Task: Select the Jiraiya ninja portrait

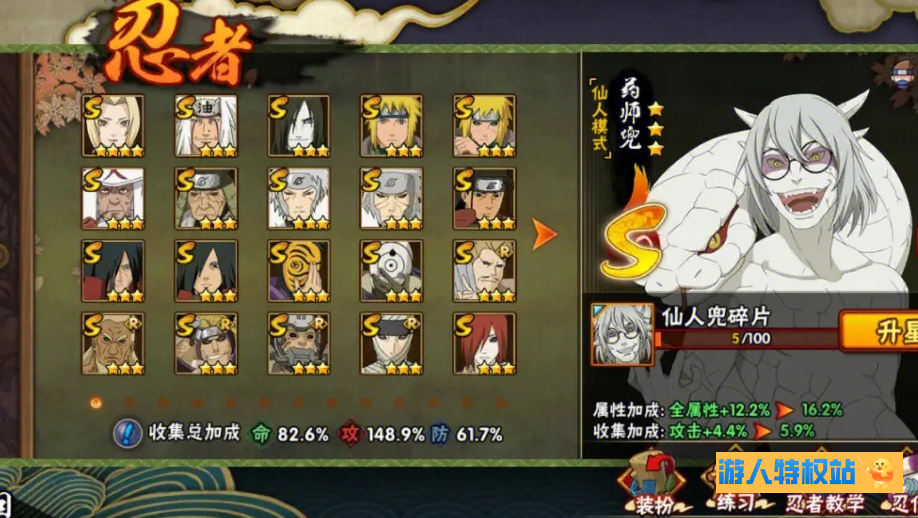Action: tap(206, 126)
